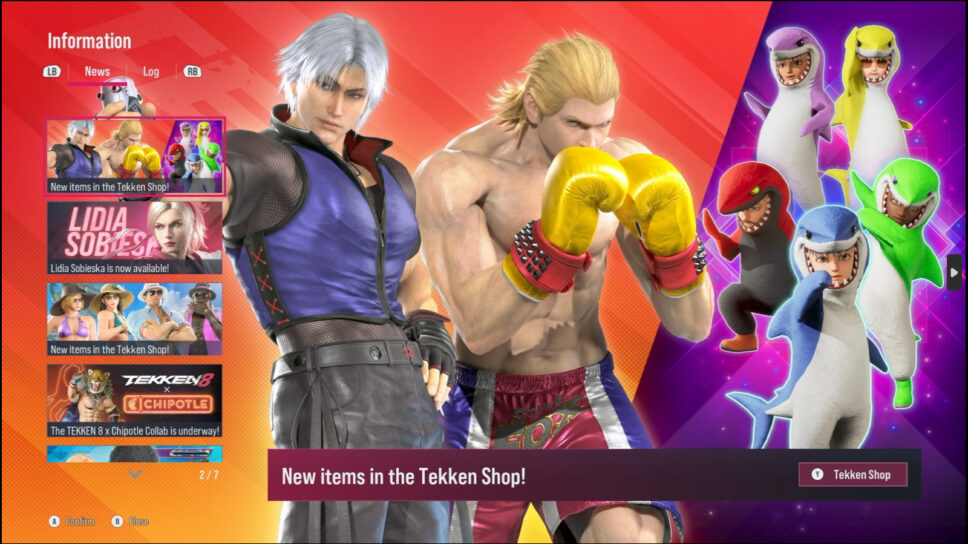Select the shark costume Tekken Shop news item
The height and width of the screenshot is (544, 968).
[x=135, y=157]
